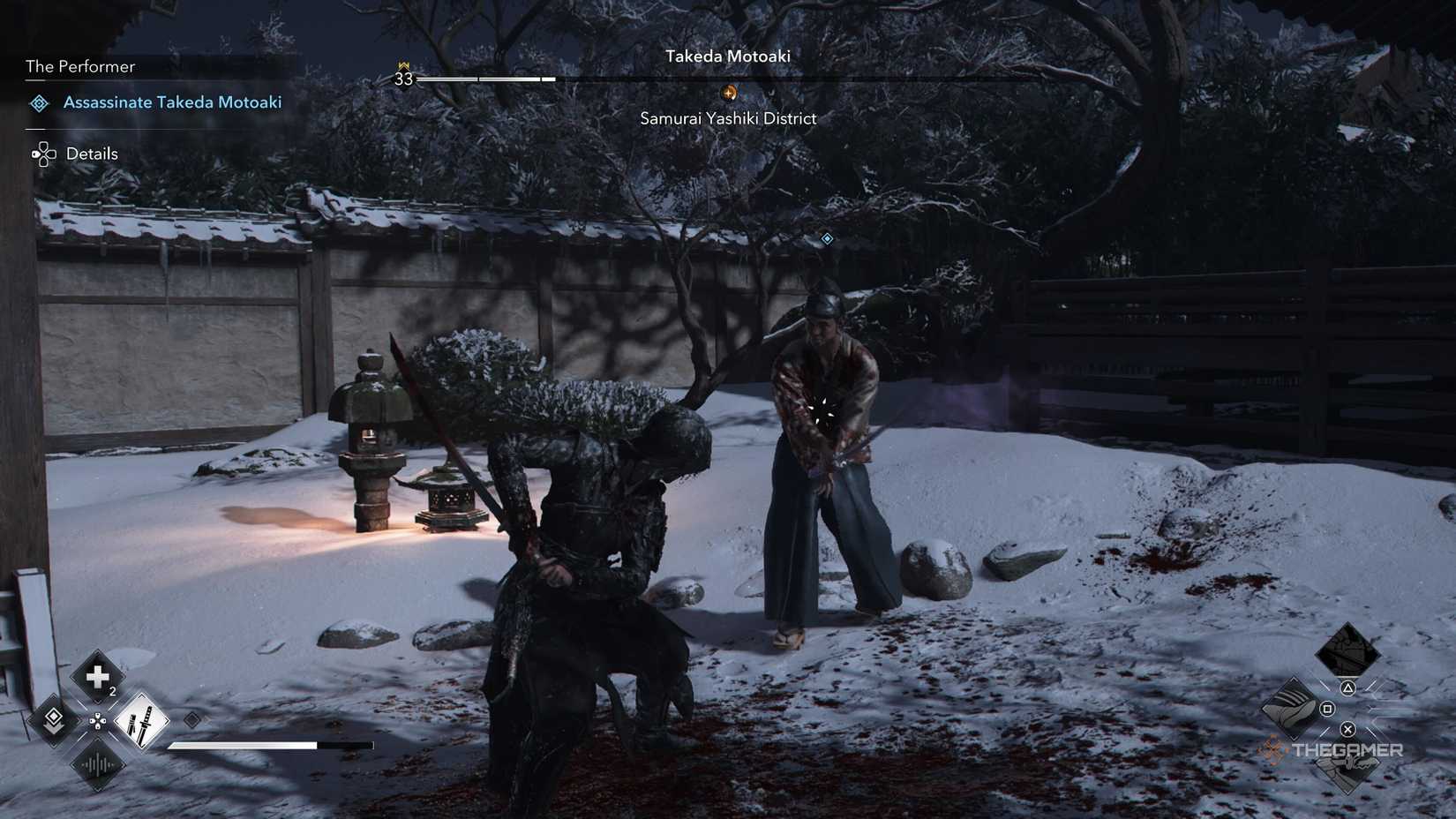
Task: Click the Assassinate Takeda Motoaki objective
Action: 172,101
